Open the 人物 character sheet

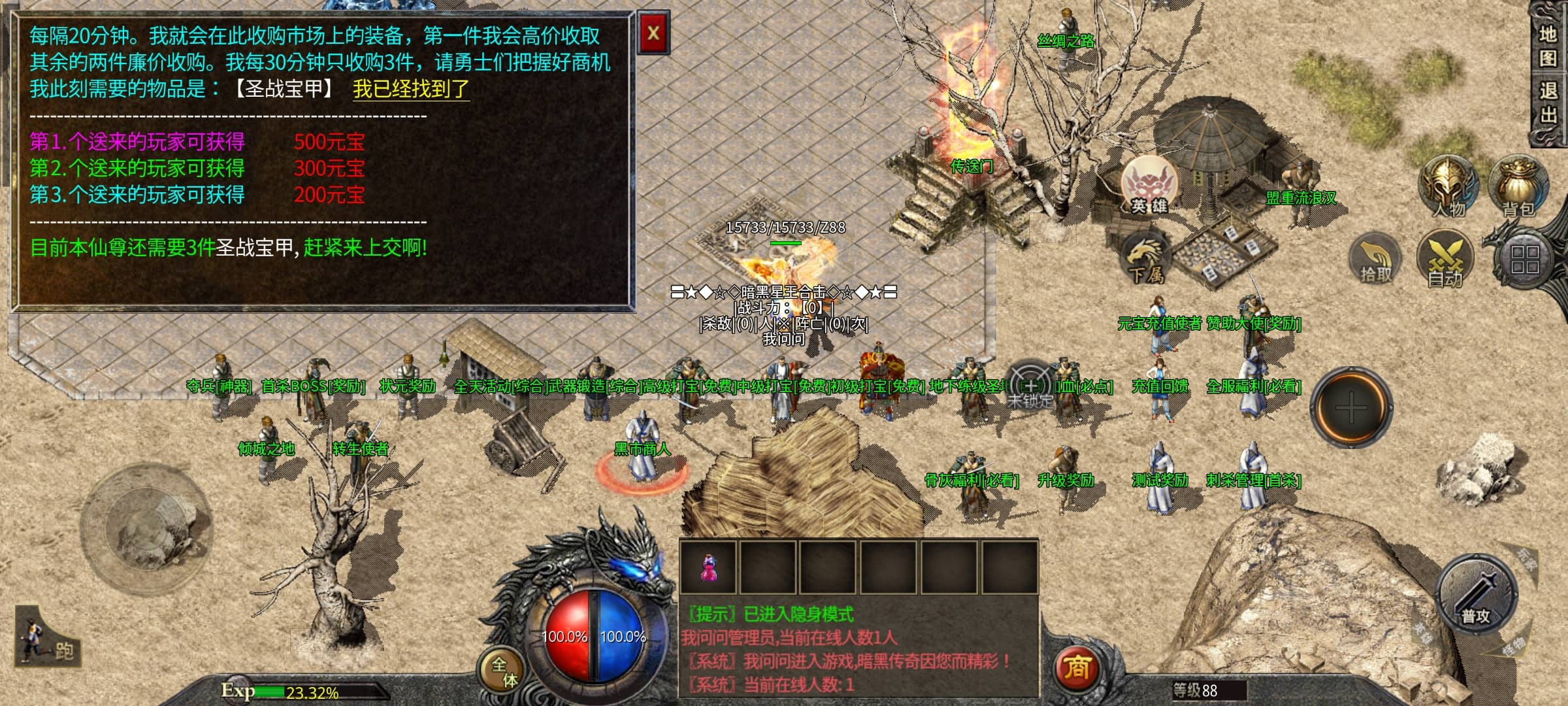pos(1448,188)
